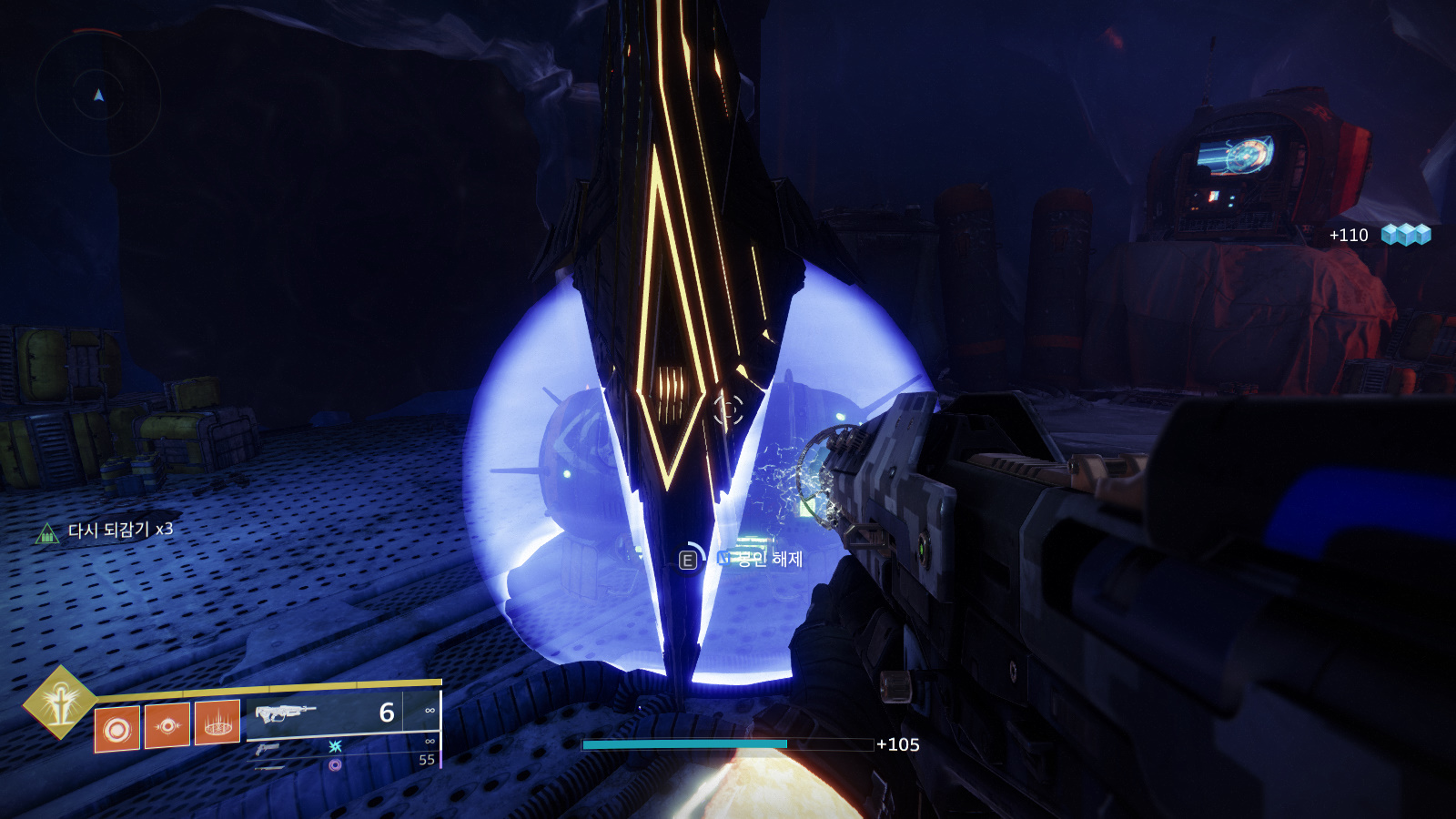Select the solar grenade ability icon
The image size is (1456, 819).
point(117,729)
